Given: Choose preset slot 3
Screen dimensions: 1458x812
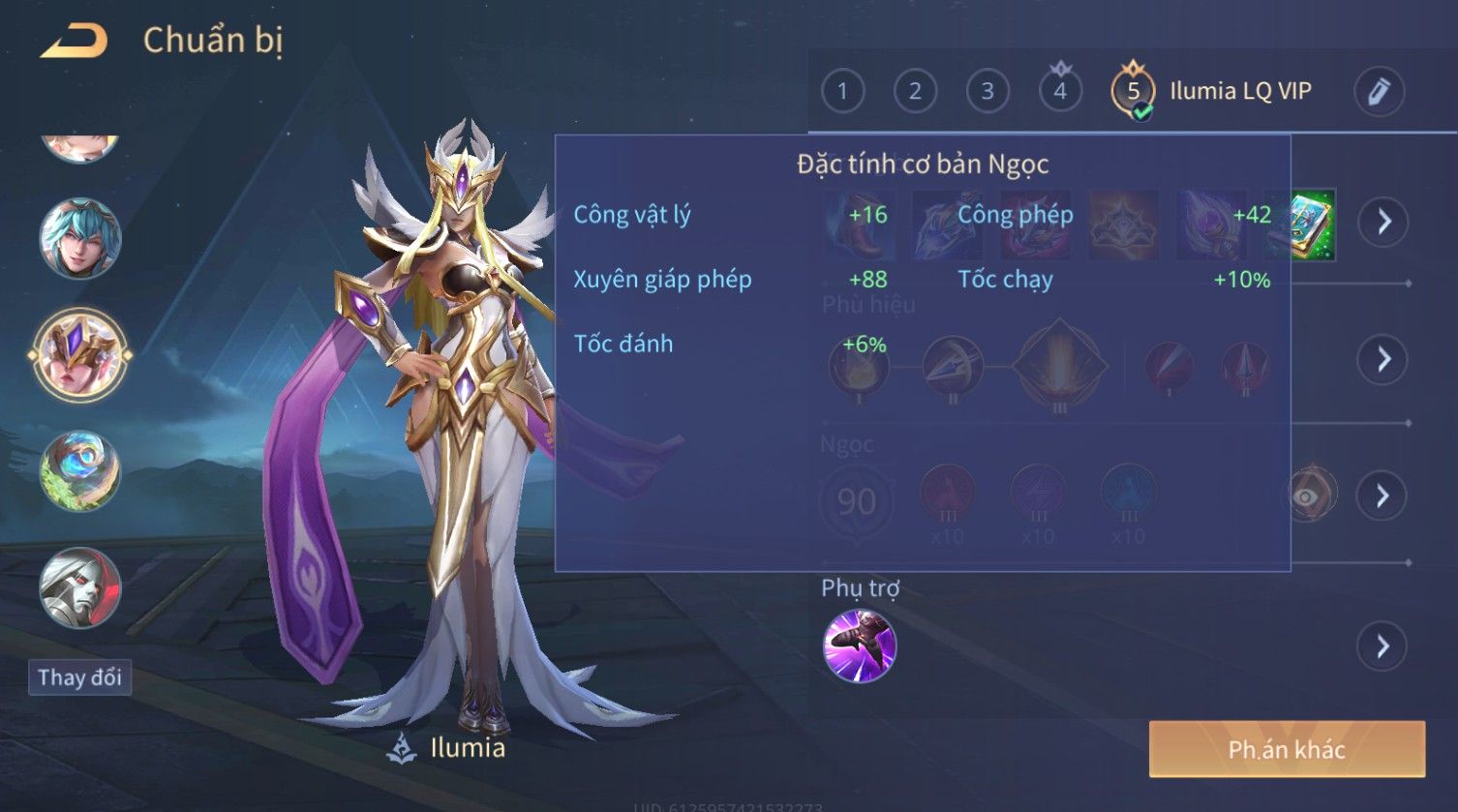Looking at the screenshot, I should pos(987,92).
